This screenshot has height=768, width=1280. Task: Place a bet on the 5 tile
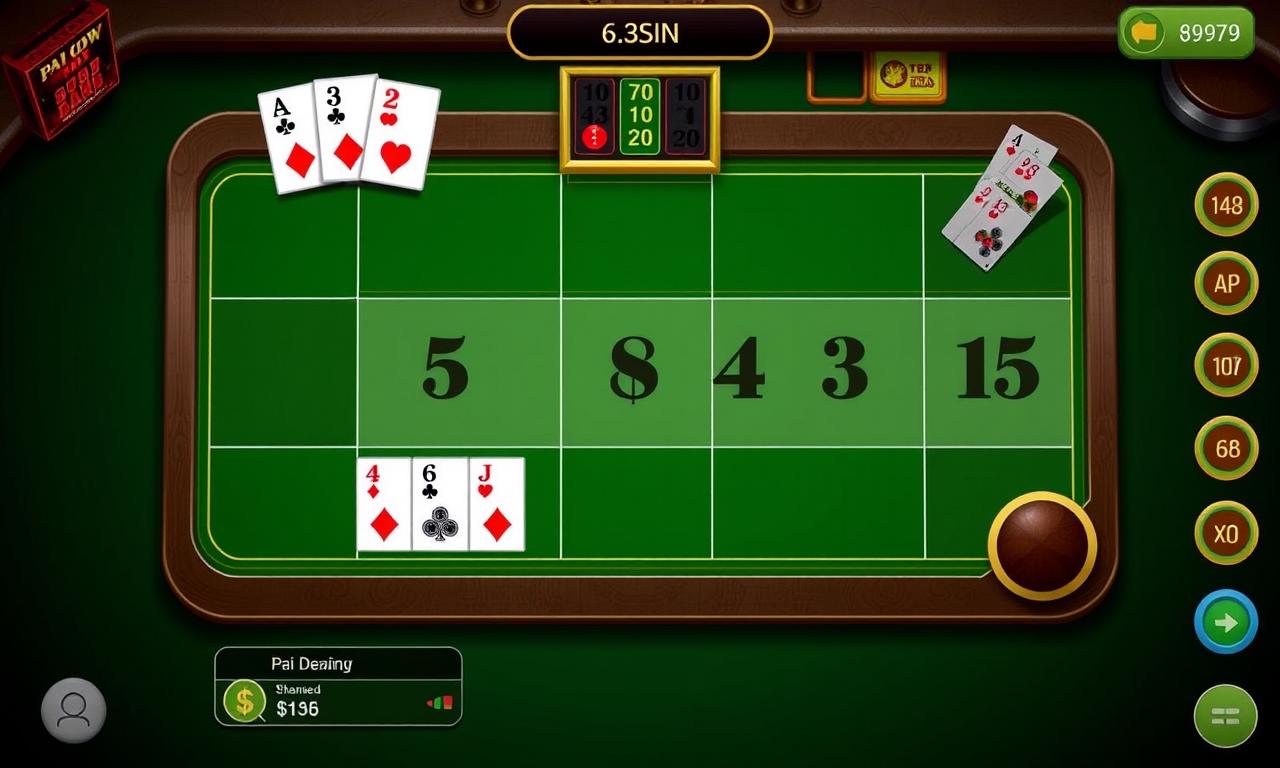click(x=446, y=370)
